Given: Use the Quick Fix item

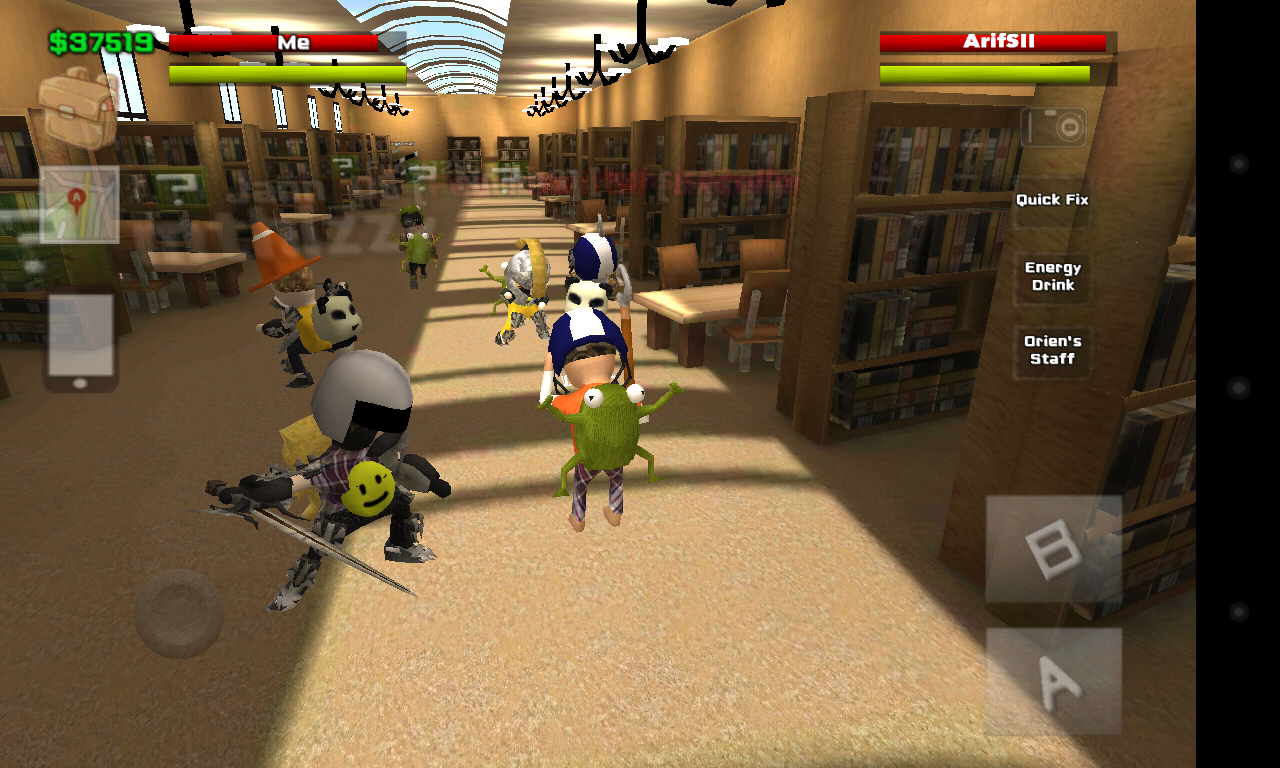Looking at the screenshot, I should [x=1052, y=199].
